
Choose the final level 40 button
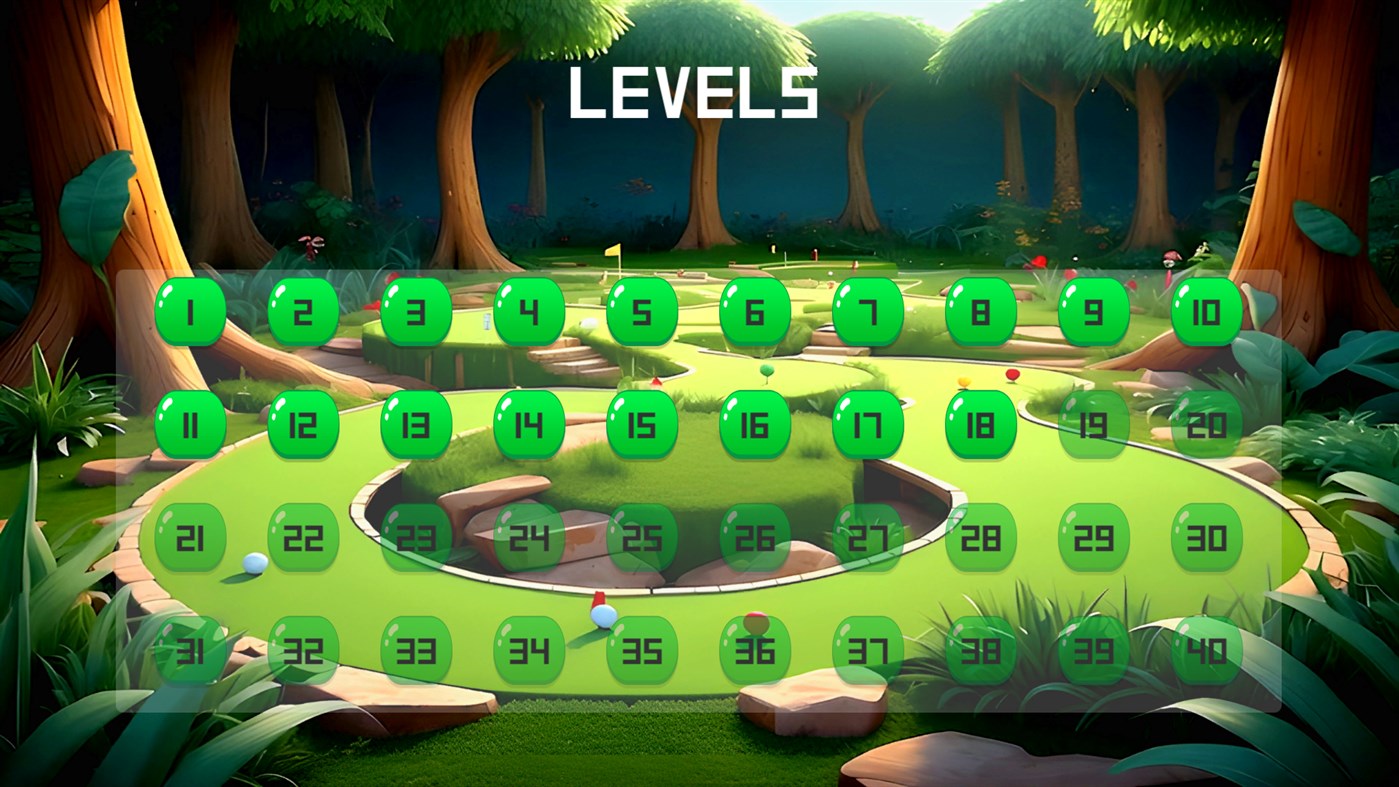coord(1205,650)
